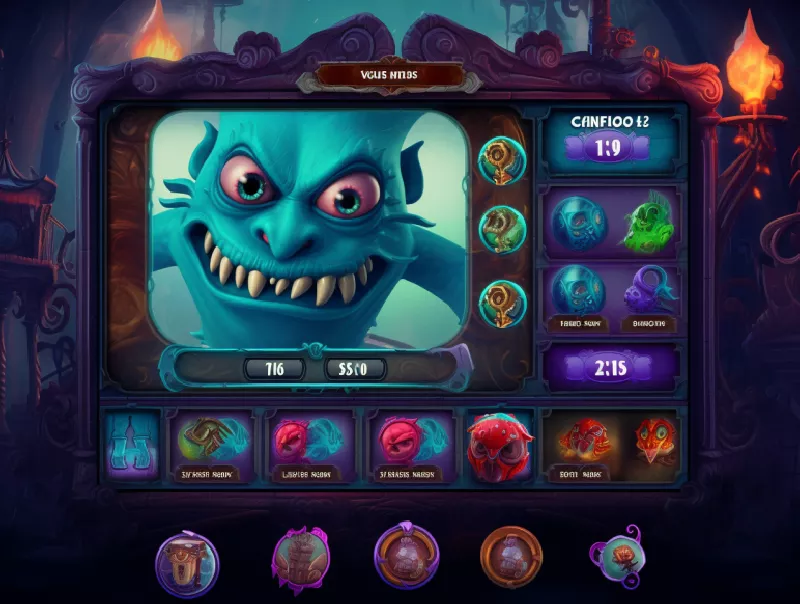Click the gauntlet icon with purple leafy frame
Viewport: 800px width, 604px height.
[x=299, y=557]
